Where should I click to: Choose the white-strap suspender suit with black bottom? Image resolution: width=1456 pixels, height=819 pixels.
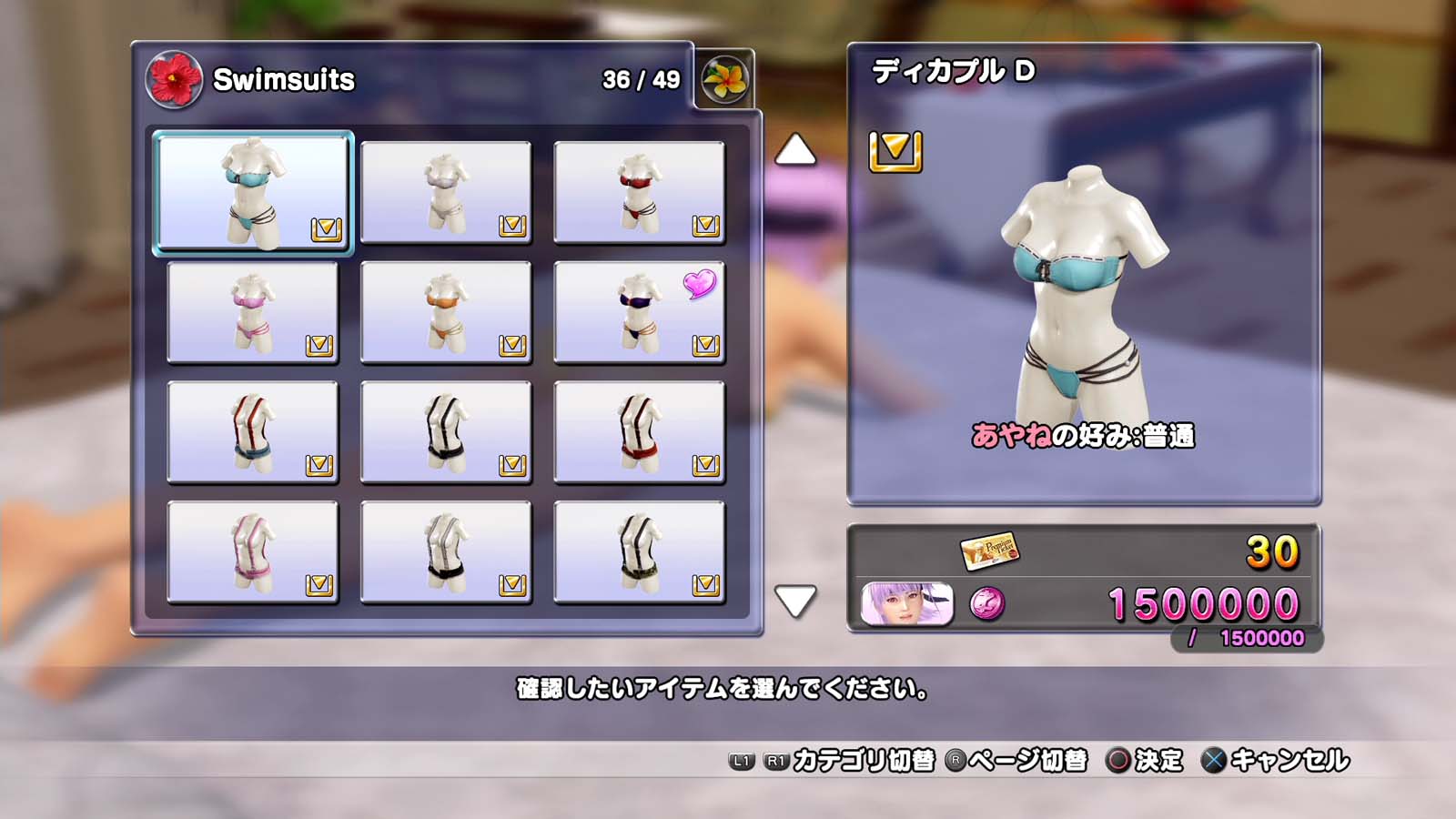click(x=446, y=552)
